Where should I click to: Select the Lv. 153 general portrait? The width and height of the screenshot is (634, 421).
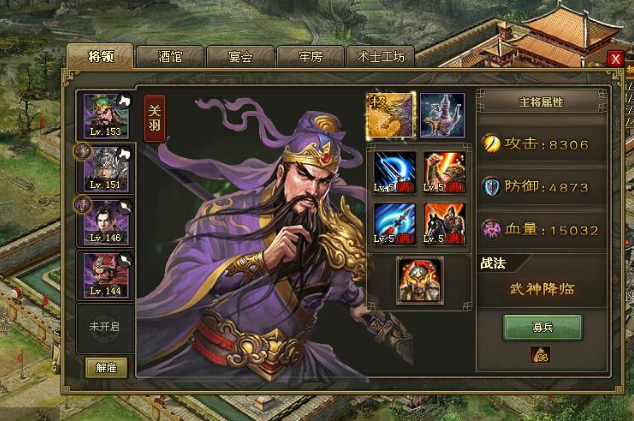(105, 117)
